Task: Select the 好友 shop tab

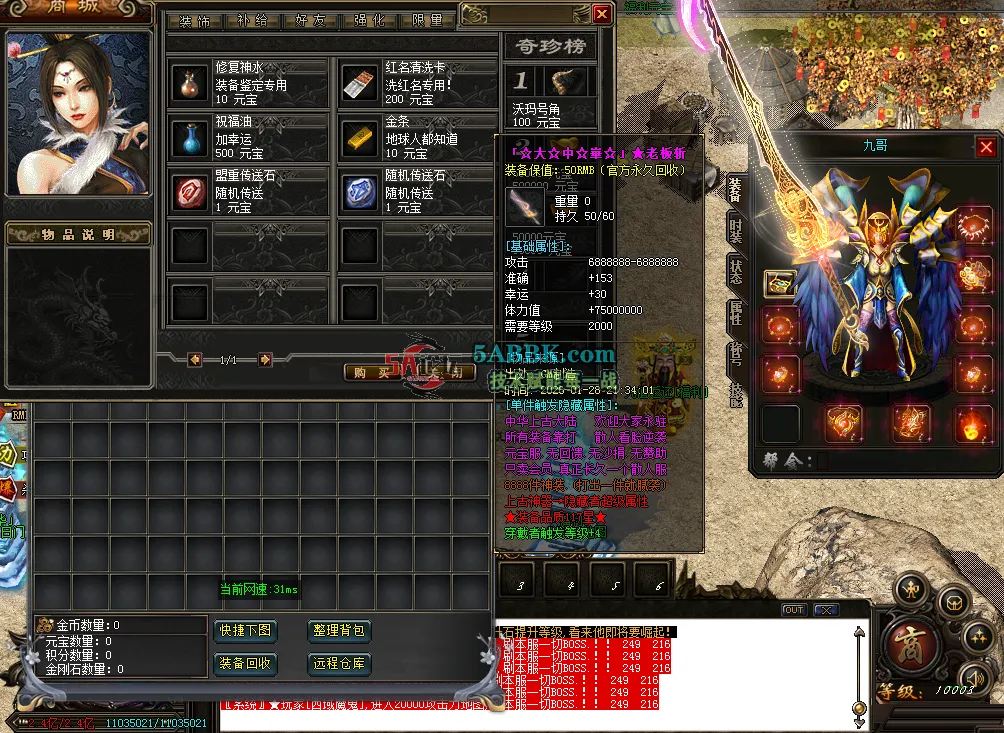Action: pyautogui.click(x=310, y=21)
